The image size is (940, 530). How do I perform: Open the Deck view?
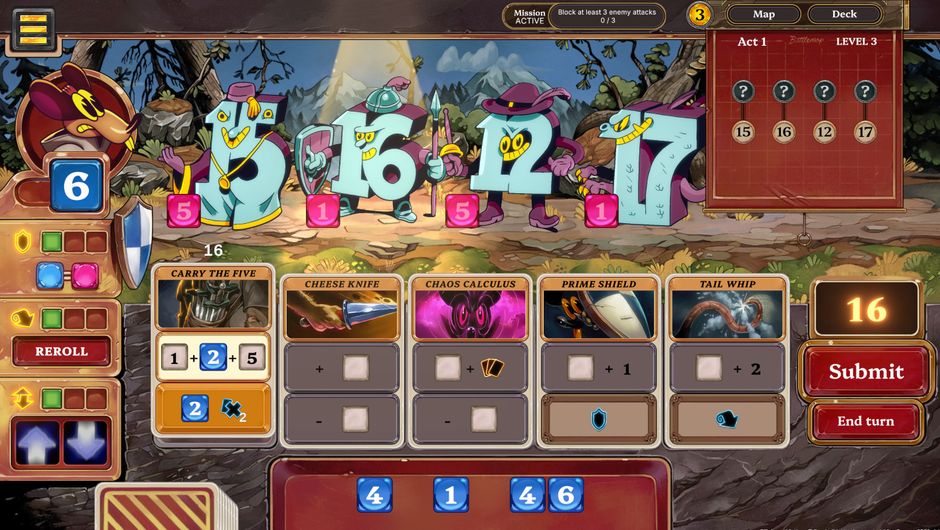coord(844,14)
